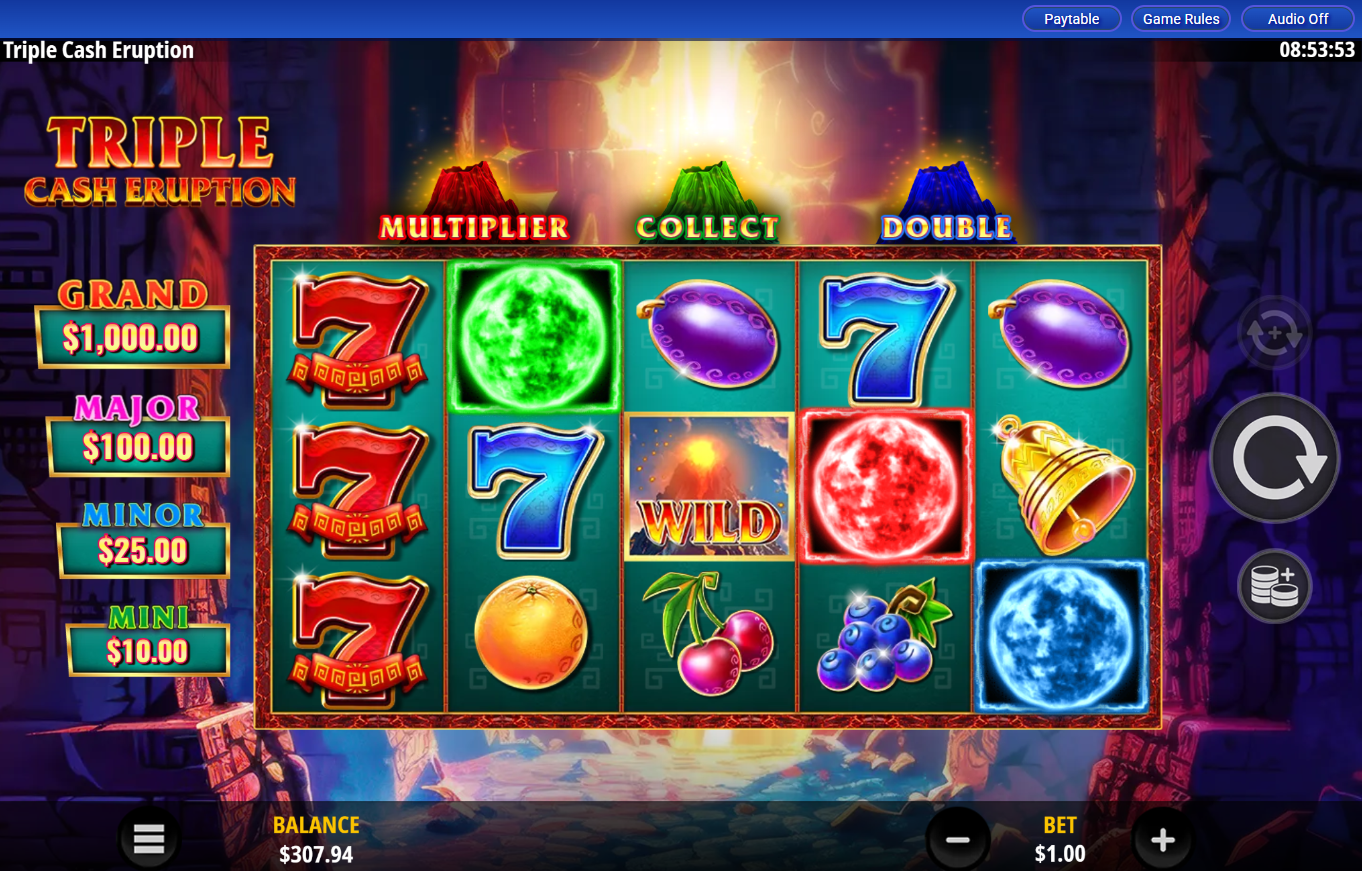Screen dimensions: 1362x871
Task: Open the Paytable
Action: [1071, 18]
